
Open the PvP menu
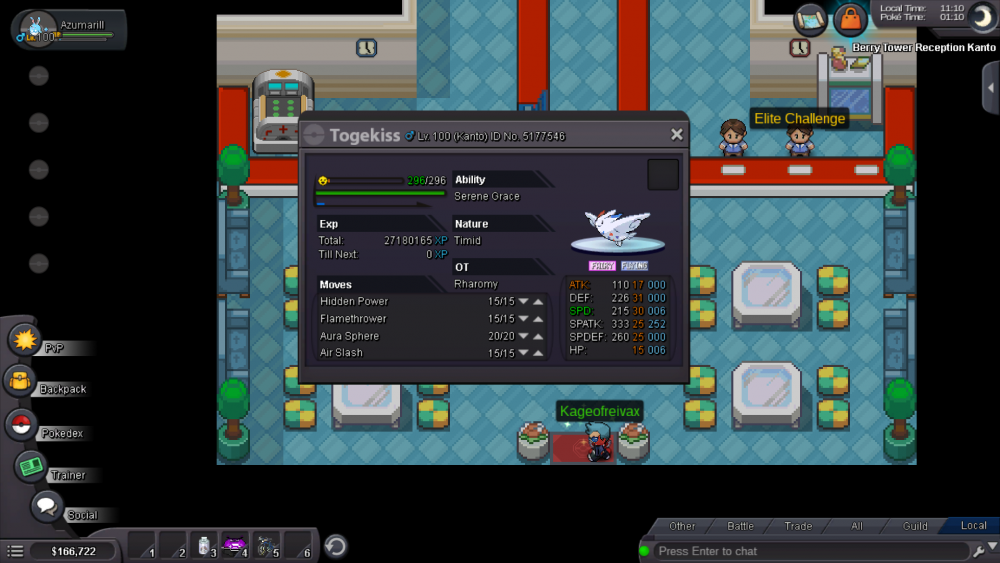coord(24,340)
